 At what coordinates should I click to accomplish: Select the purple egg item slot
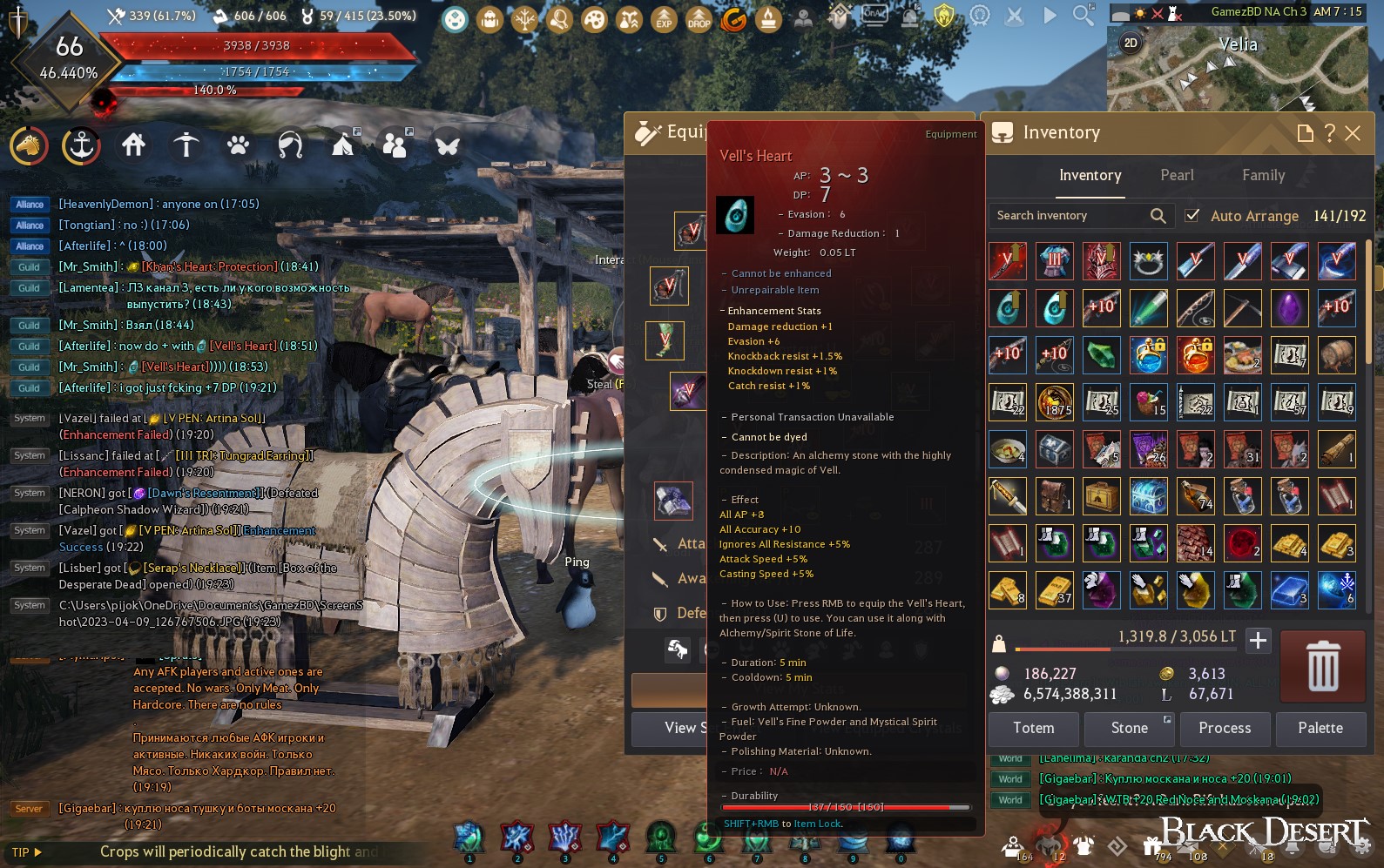point(1289,308)
